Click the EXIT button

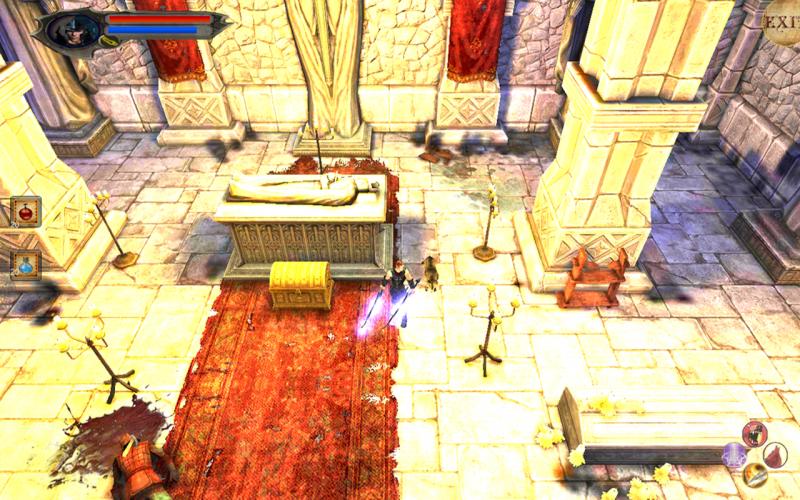click(x=781, y=22)
